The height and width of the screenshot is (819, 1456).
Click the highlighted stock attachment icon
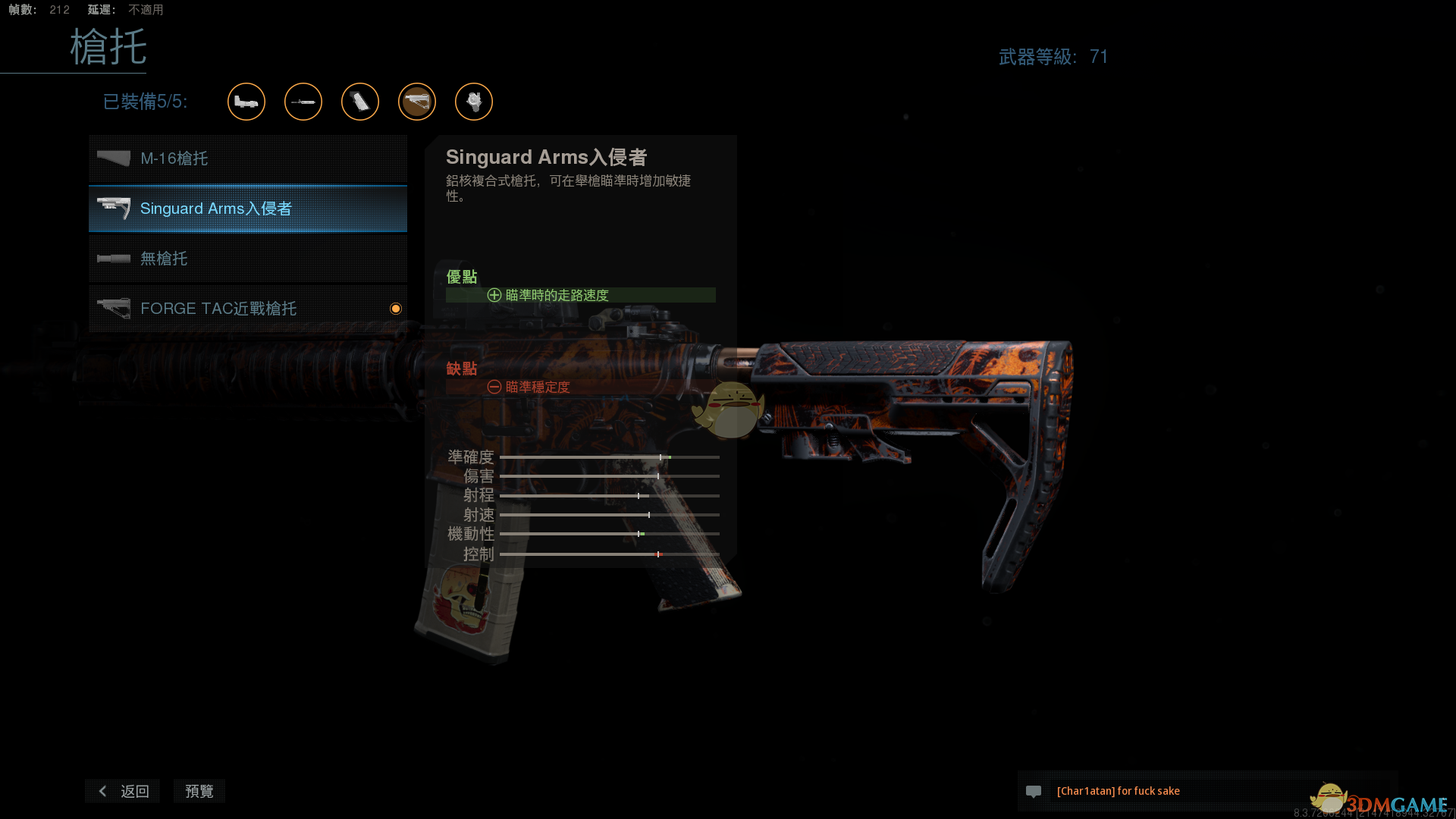pyautogui.click(x=417, y=102)
